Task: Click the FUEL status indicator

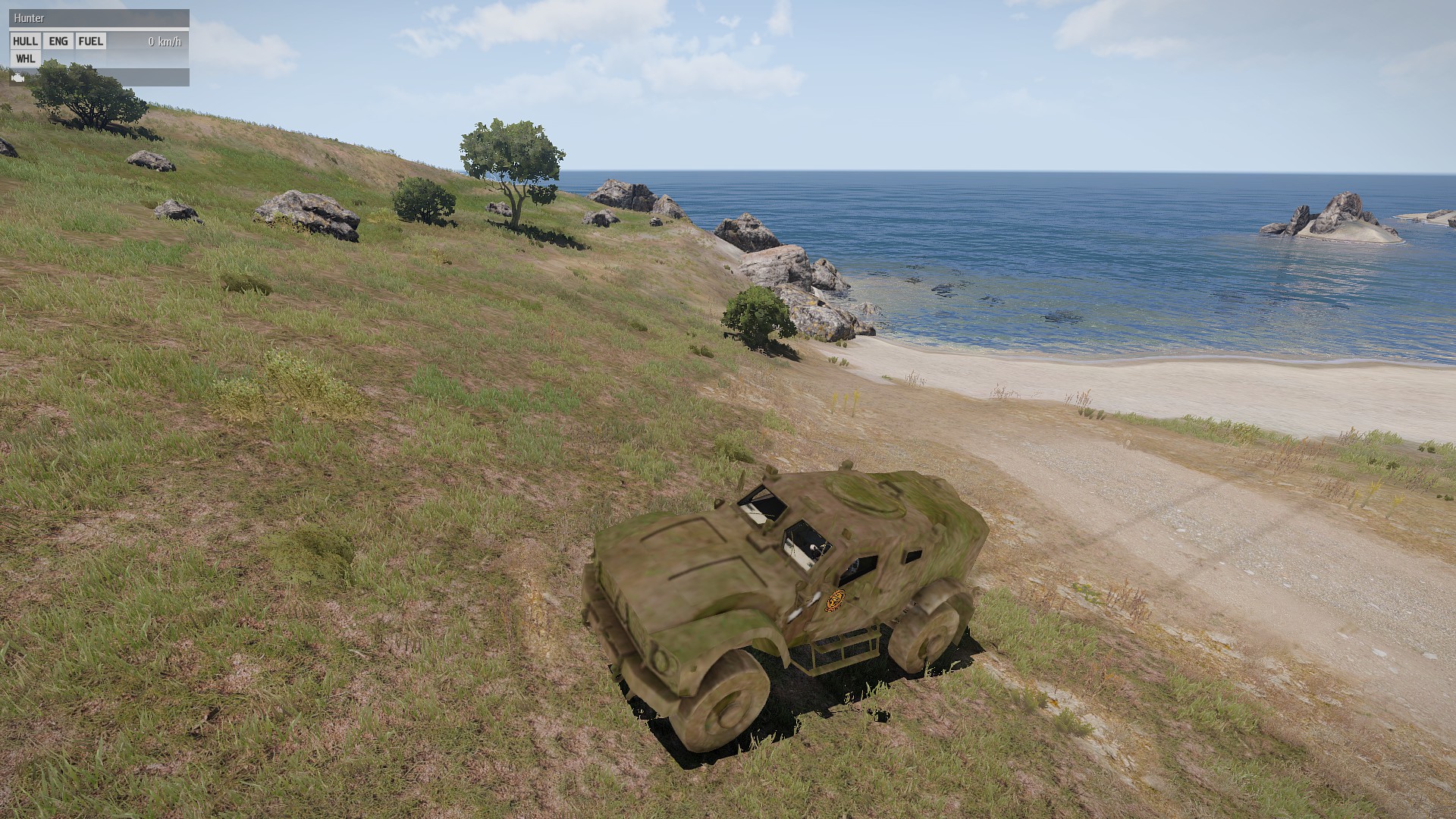Action: point(91,42)
